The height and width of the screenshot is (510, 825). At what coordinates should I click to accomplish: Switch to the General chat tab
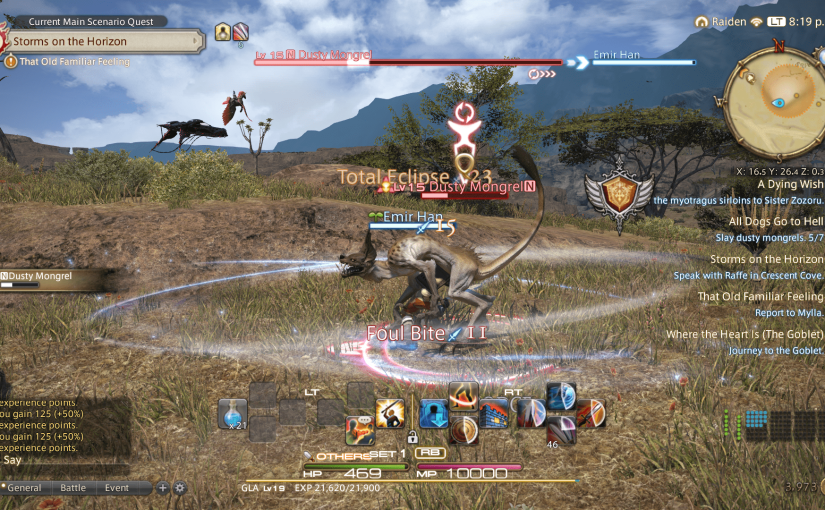25,488
